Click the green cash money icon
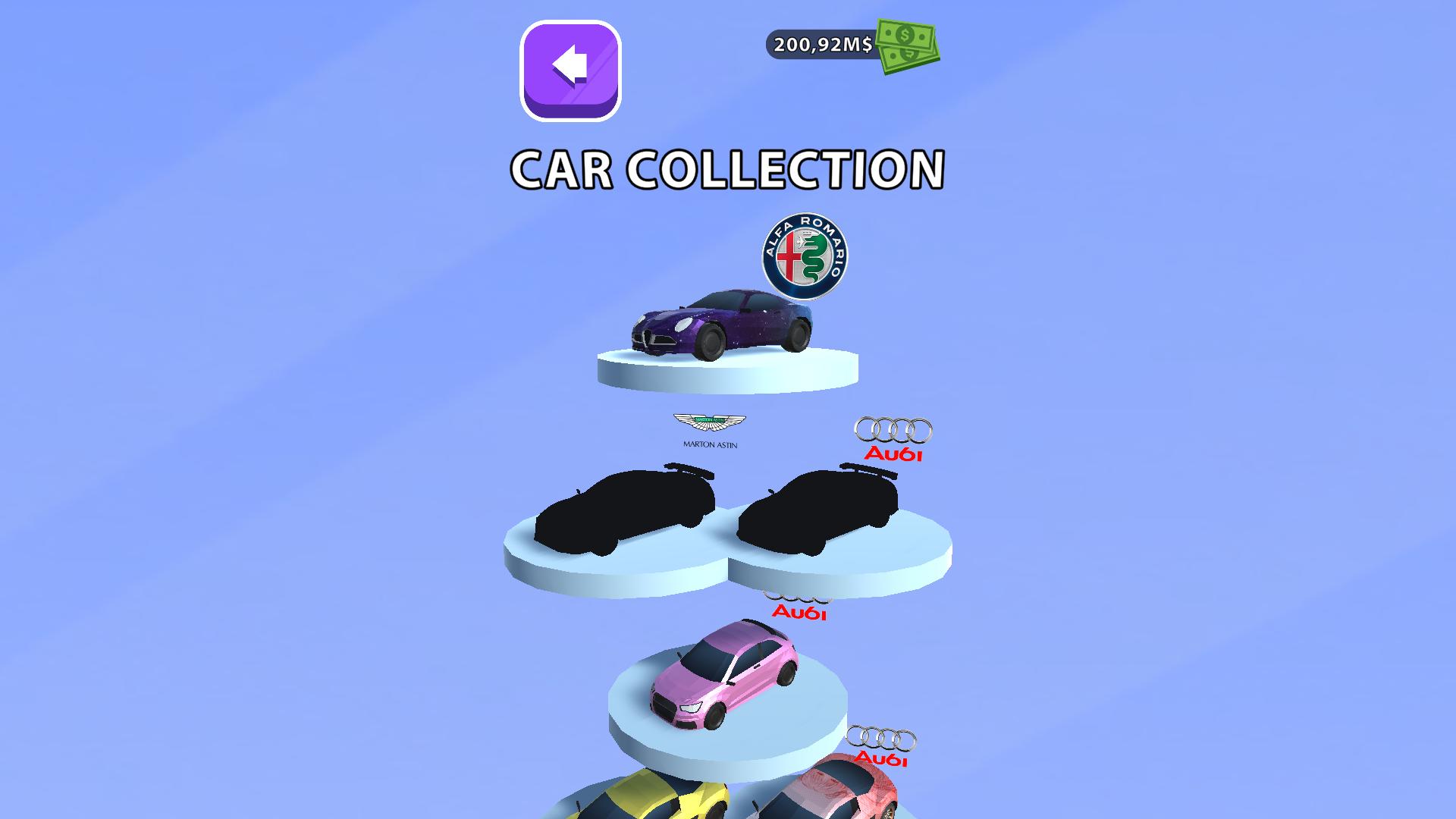The width and height of the screenshot is (1456, 819). point(906,48)
